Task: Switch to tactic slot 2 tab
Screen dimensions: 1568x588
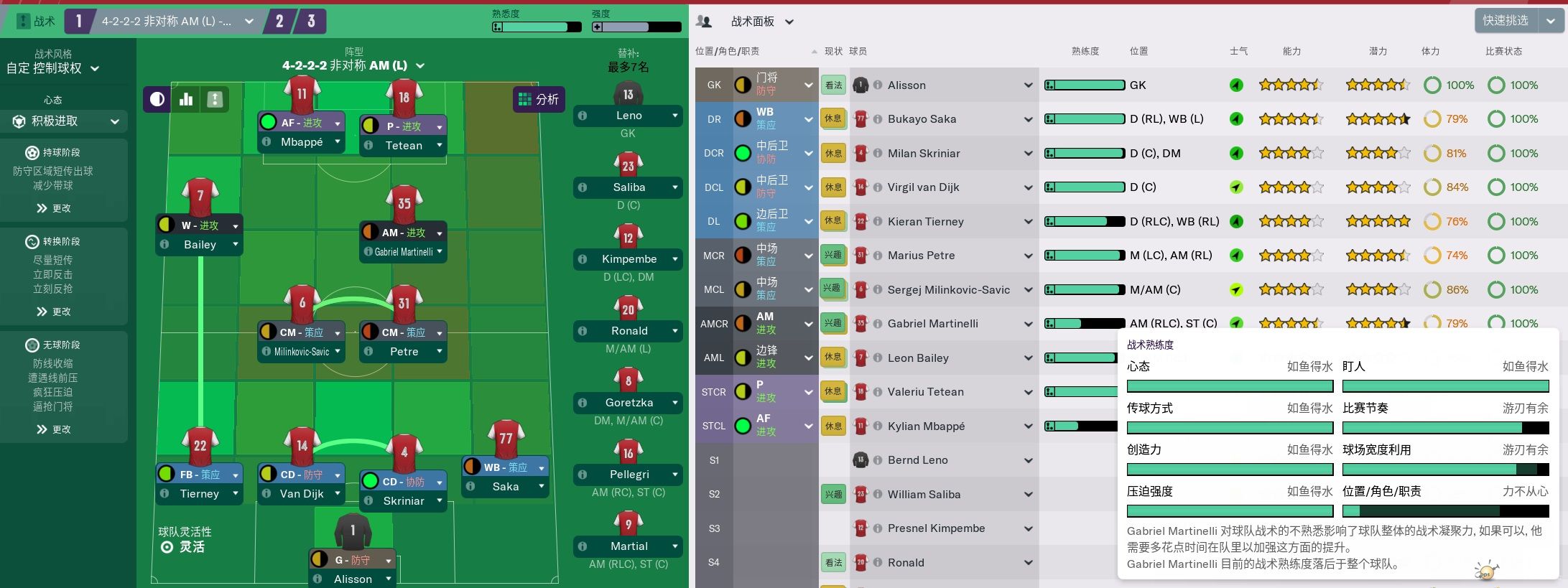Action: pos(279,22)
